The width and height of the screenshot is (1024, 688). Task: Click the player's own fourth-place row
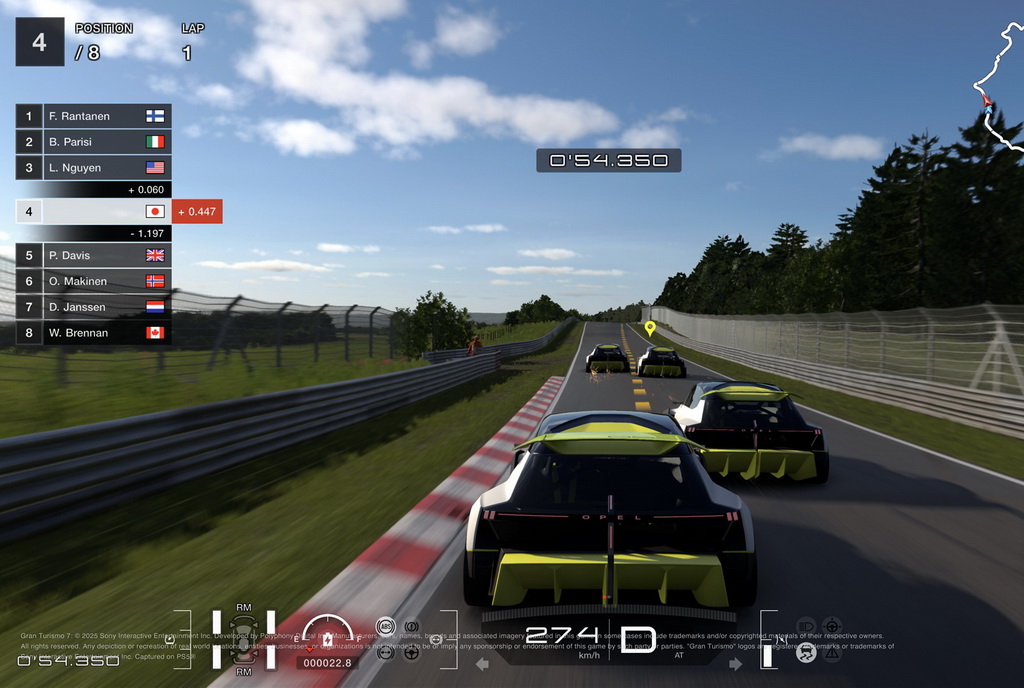click(x=94, y=211)
